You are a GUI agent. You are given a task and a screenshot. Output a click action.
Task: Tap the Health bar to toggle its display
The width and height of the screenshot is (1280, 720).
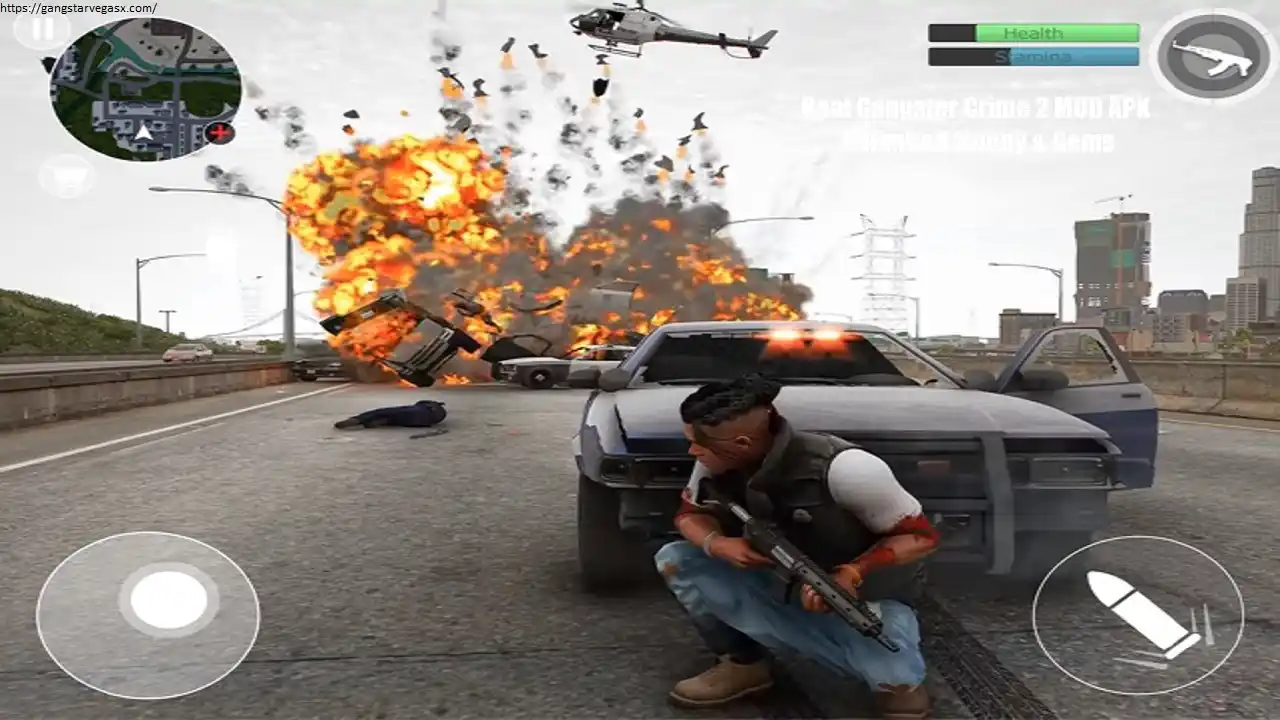(1035, 33)
